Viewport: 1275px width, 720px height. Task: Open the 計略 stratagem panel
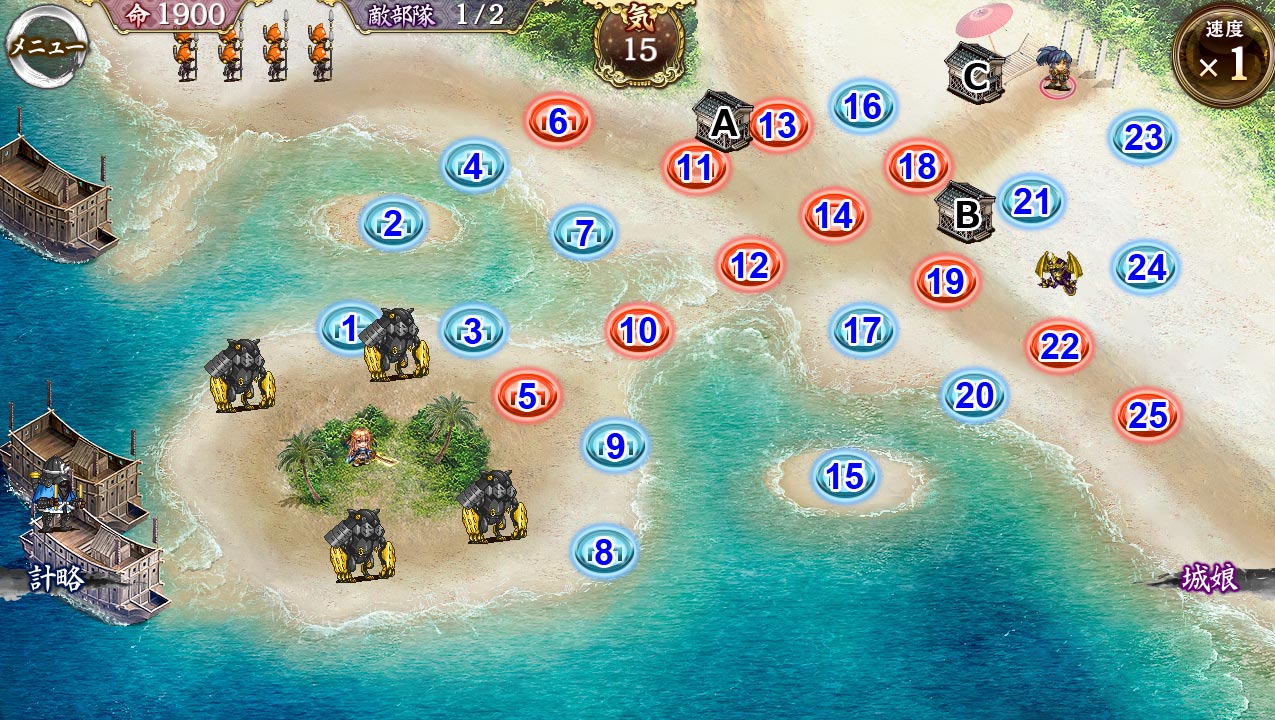tap(56, 579)
